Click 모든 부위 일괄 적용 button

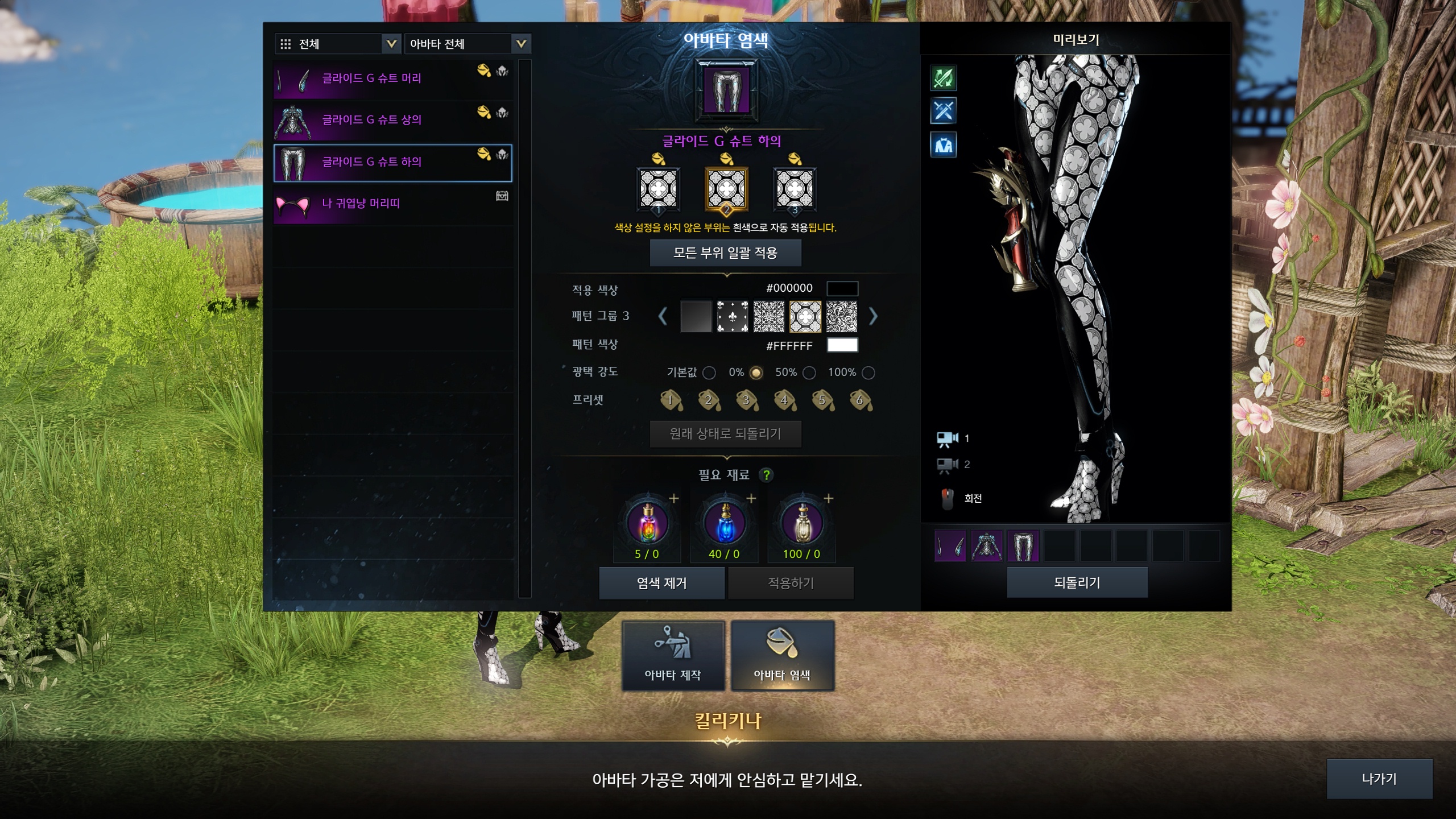[725, 253]
